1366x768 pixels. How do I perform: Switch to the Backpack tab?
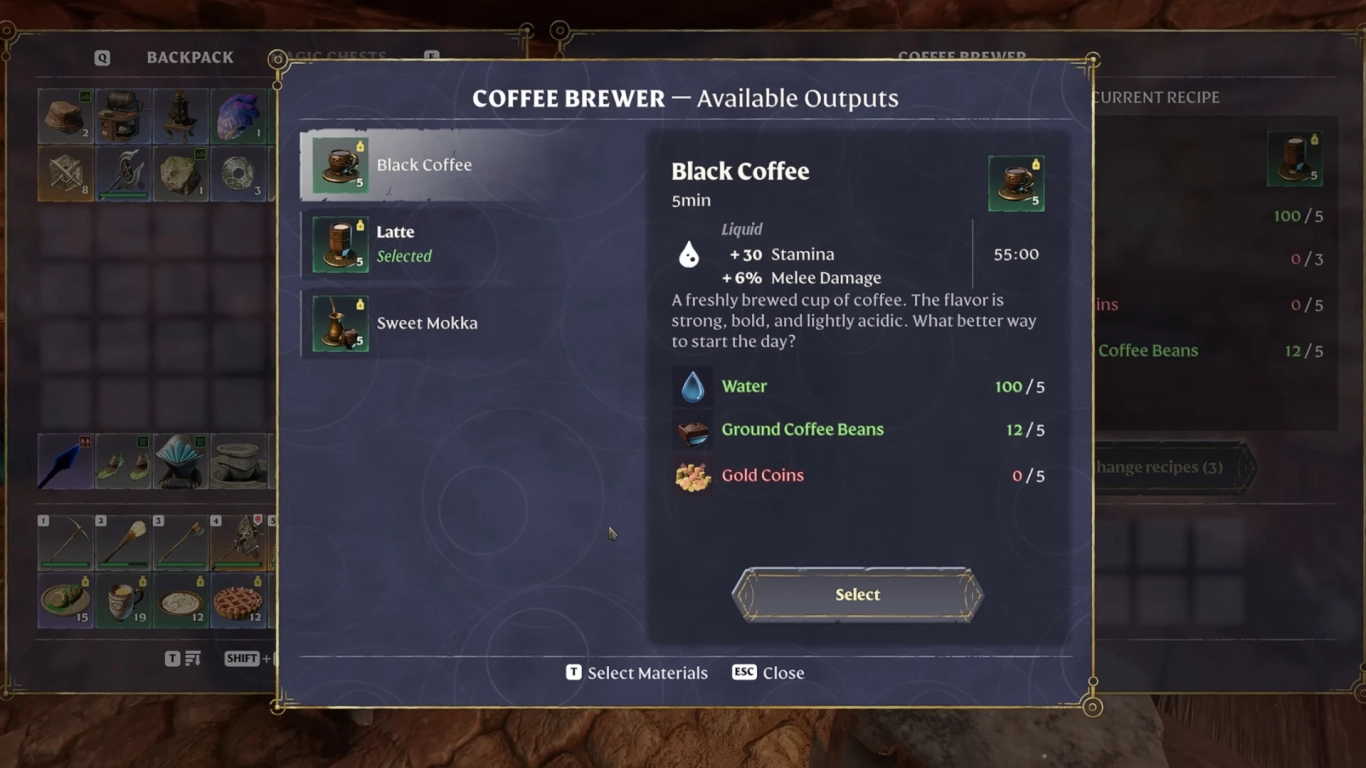[190, 57]
